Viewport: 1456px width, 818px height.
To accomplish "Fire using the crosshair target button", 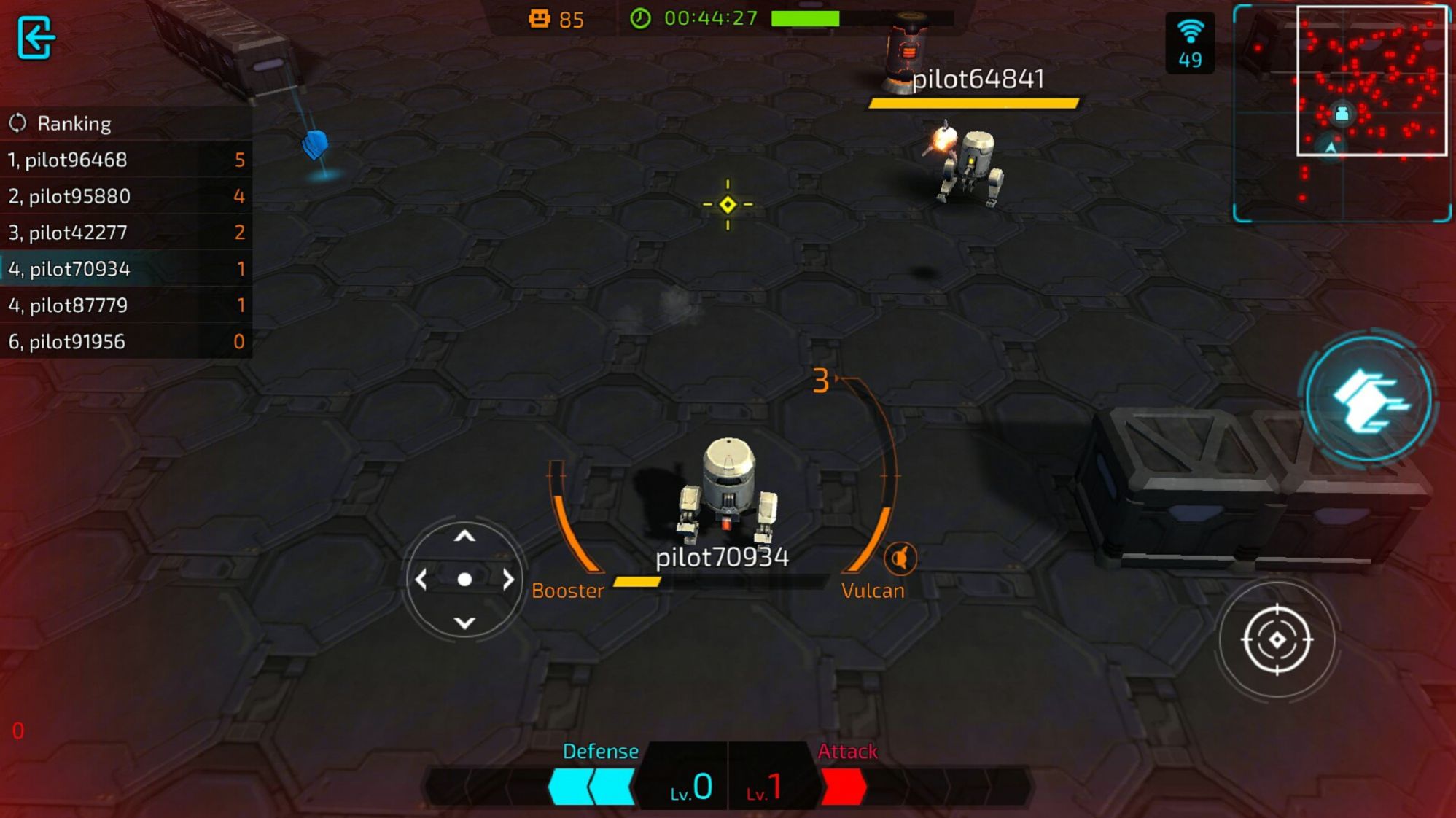I will 1277,639.
